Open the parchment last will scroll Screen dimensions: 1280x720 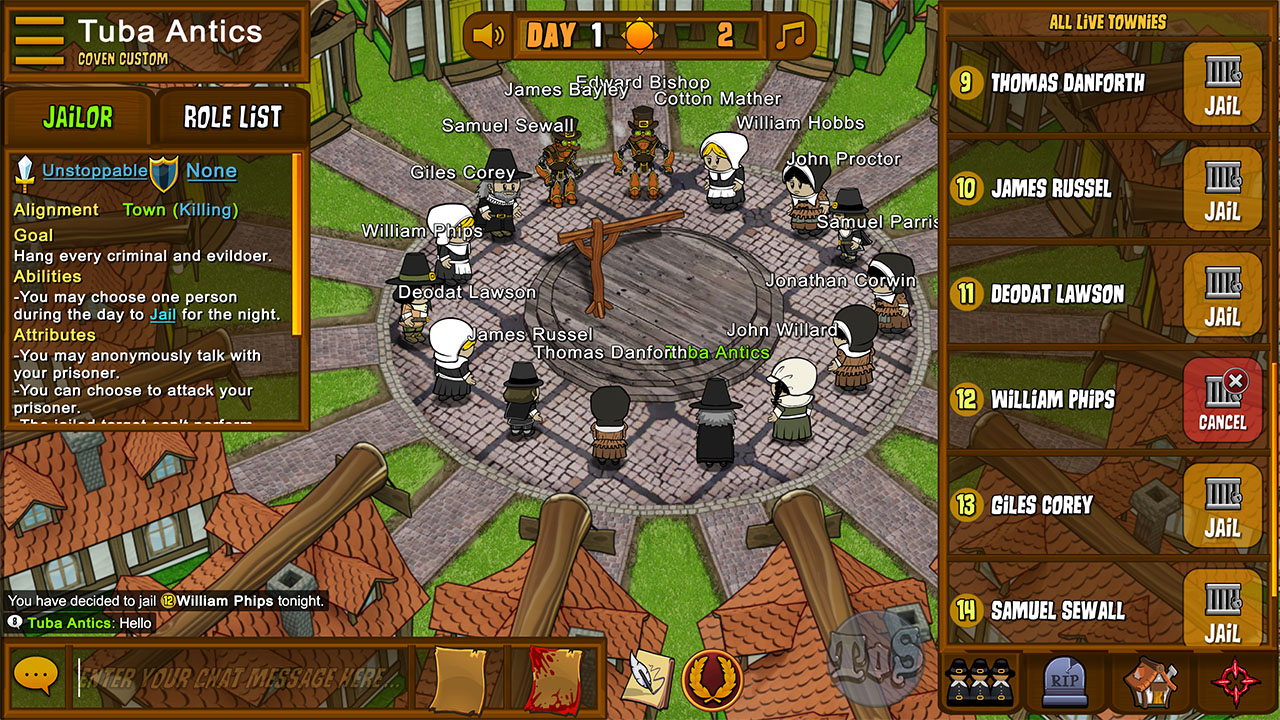tap(458, 679)
